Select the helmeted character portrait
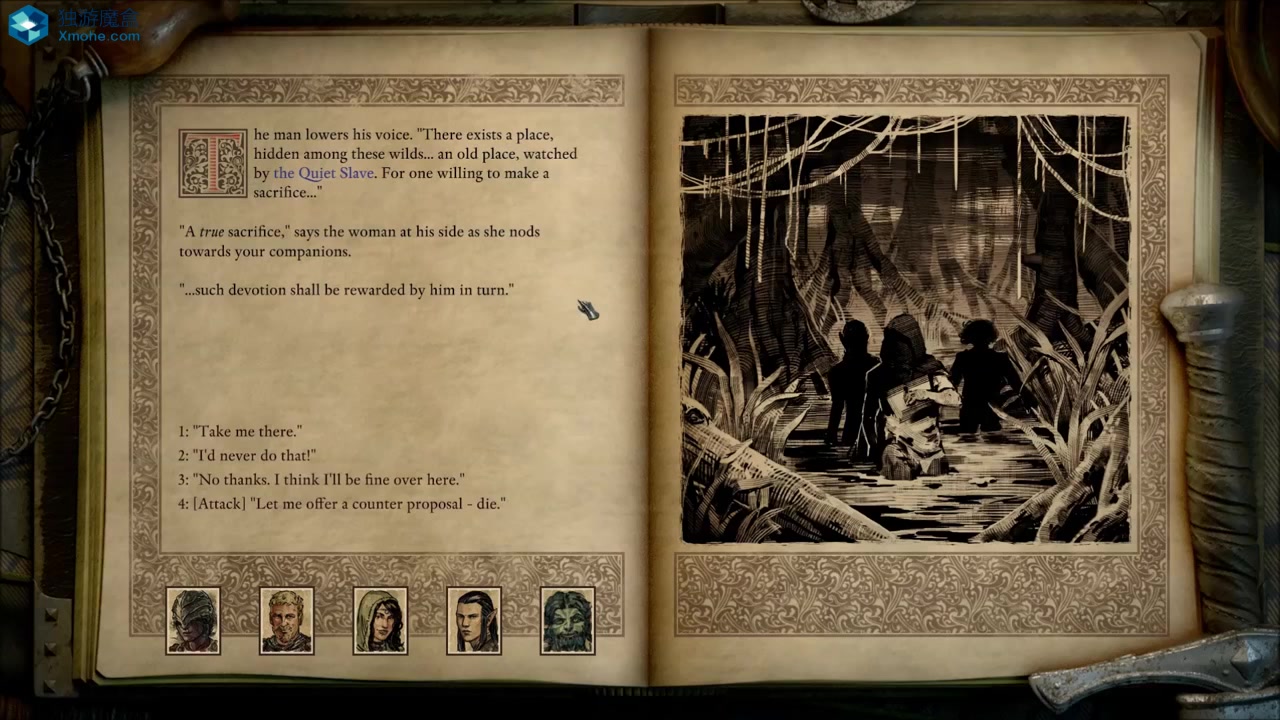The image size is (1280, 720). coord(193,620)
